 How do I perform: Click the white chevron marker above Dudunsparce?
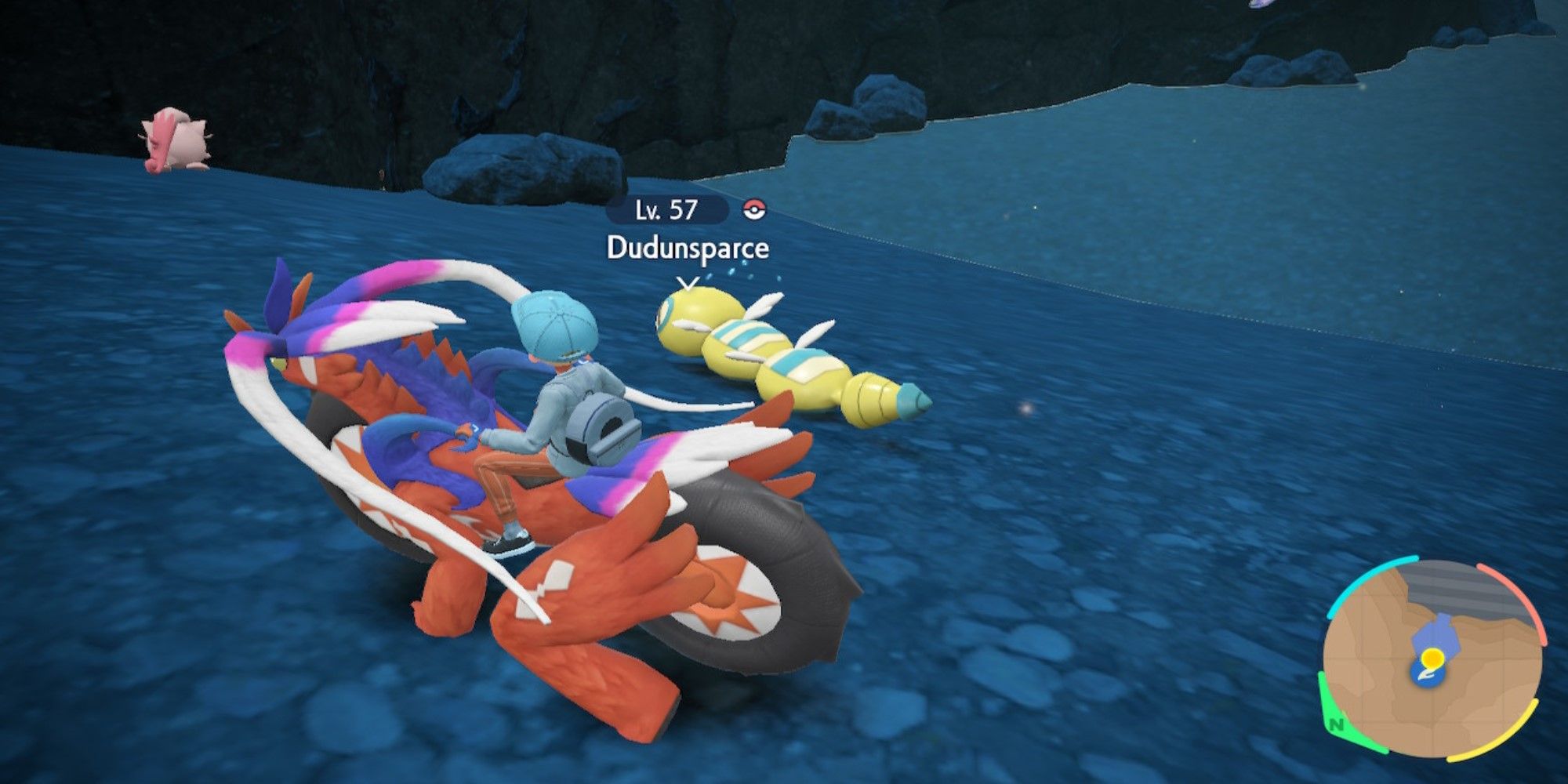coord(688,282)
